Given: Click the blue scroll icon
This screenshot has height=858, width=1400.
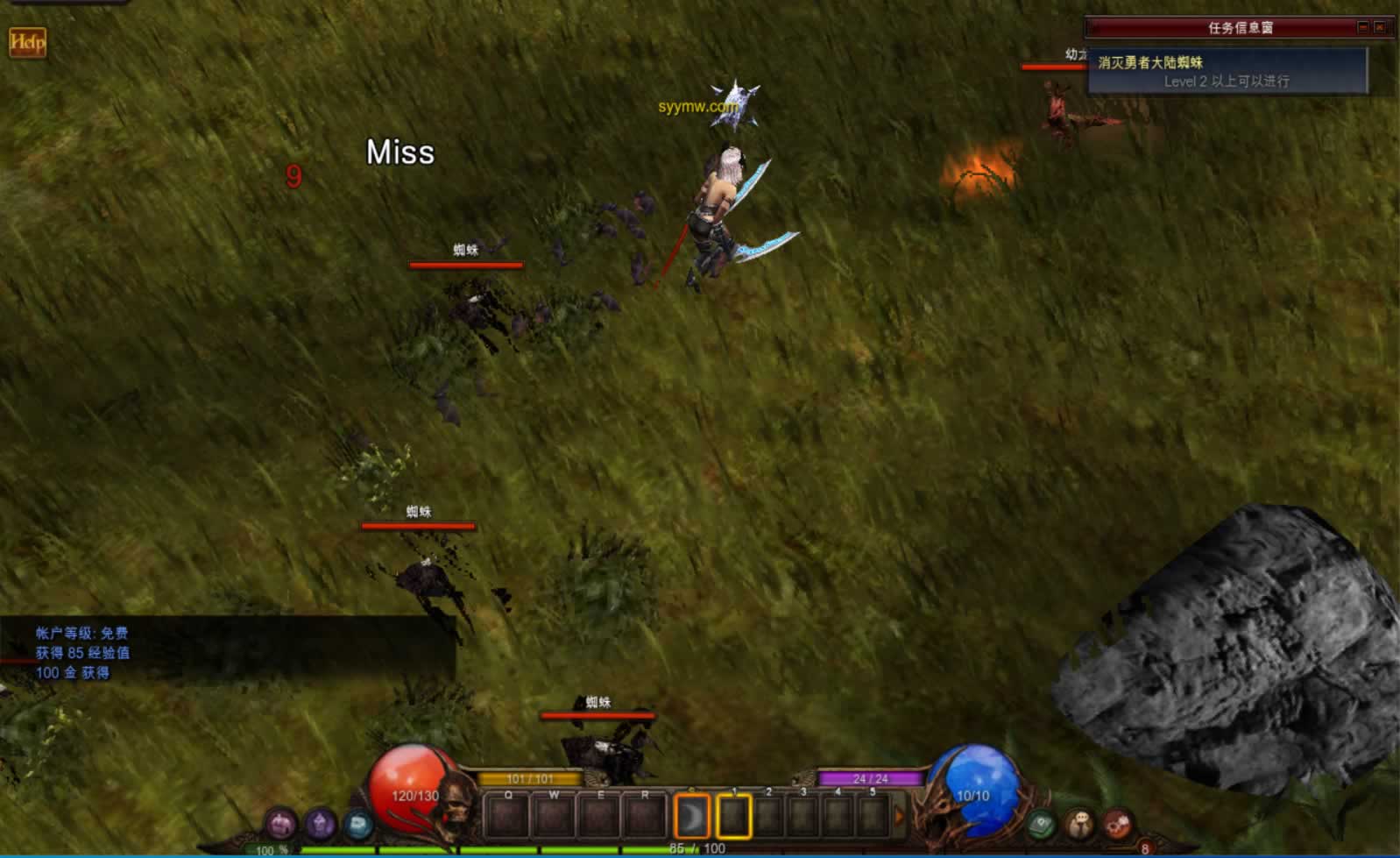Looking at the screenshot, I should pos(357,824).
